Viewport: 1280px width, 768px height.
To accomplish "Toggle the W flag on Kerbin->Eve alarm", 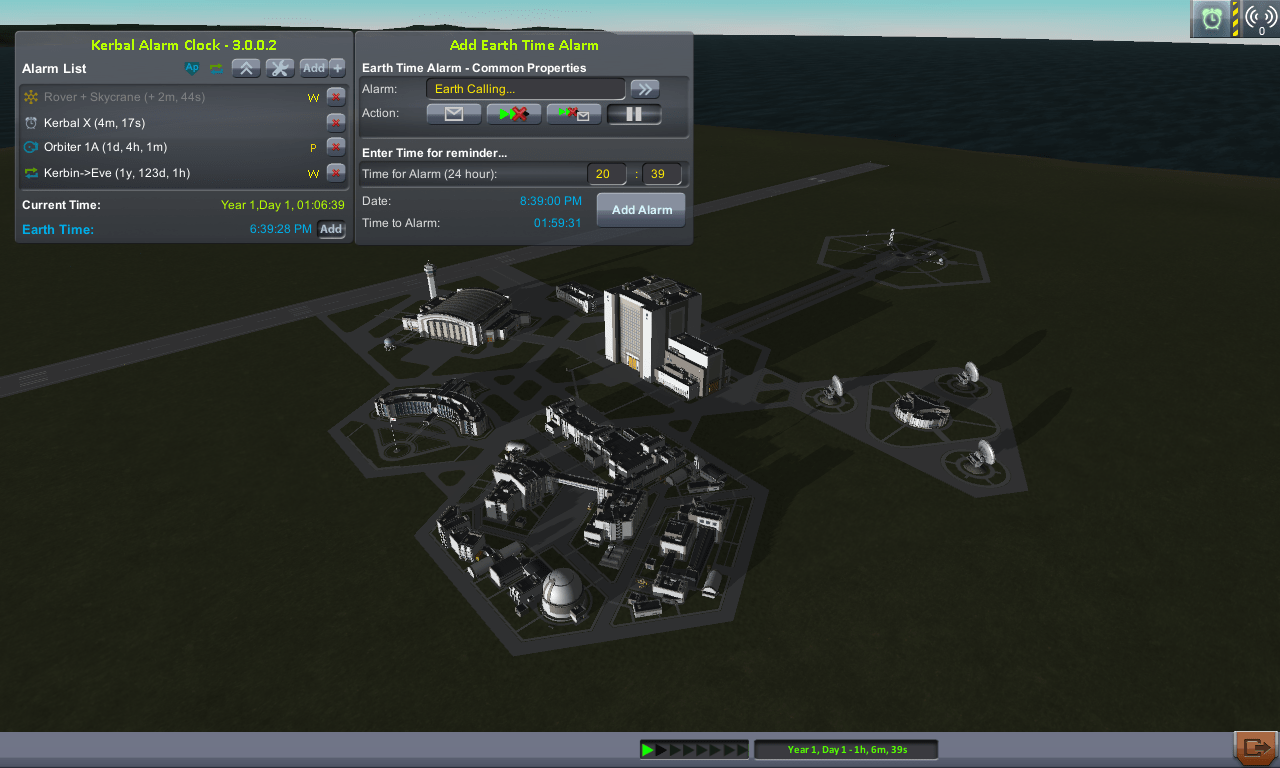I will coord(313,172).
